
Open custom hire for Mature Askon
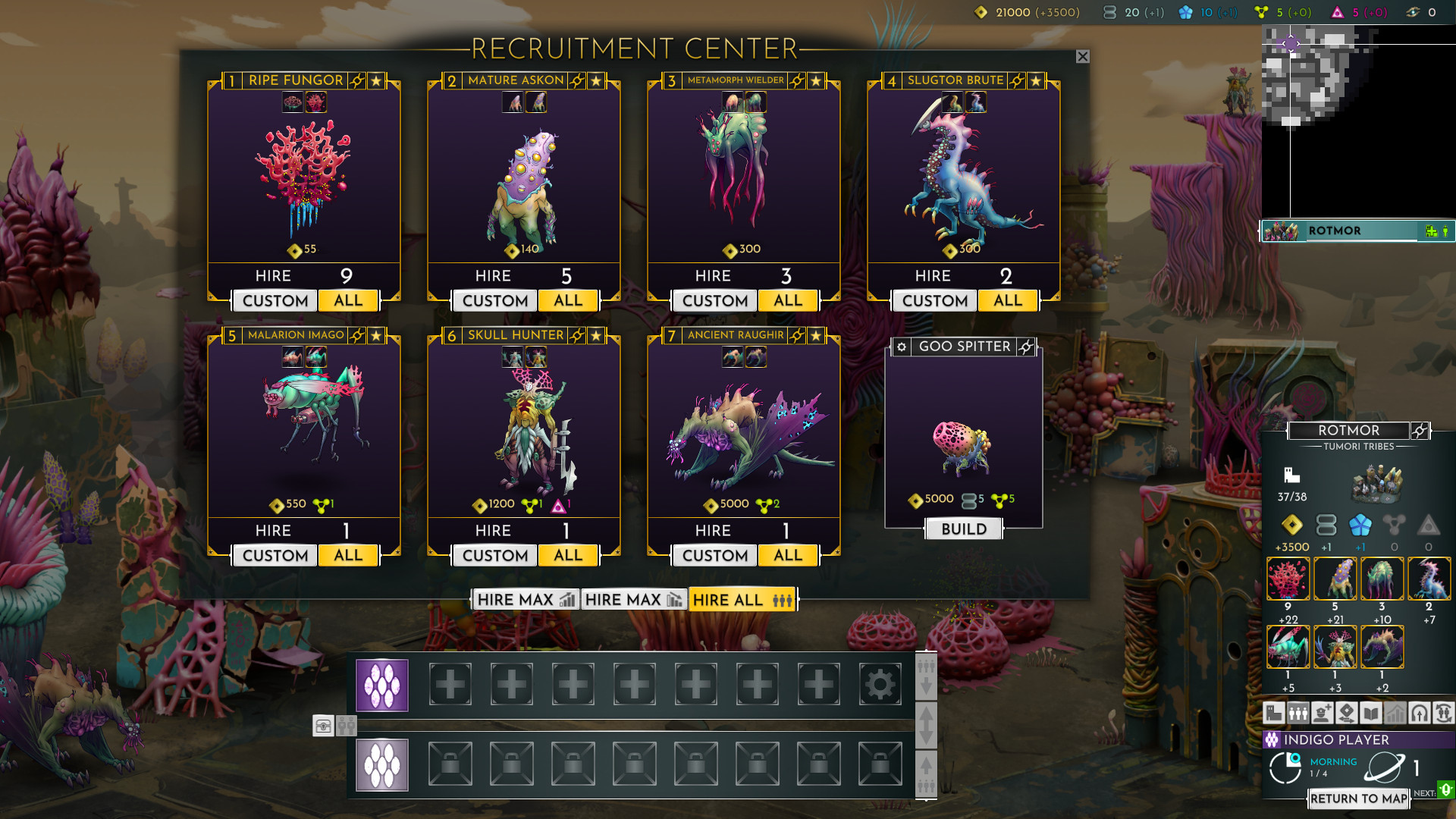(x=494, y=301)
